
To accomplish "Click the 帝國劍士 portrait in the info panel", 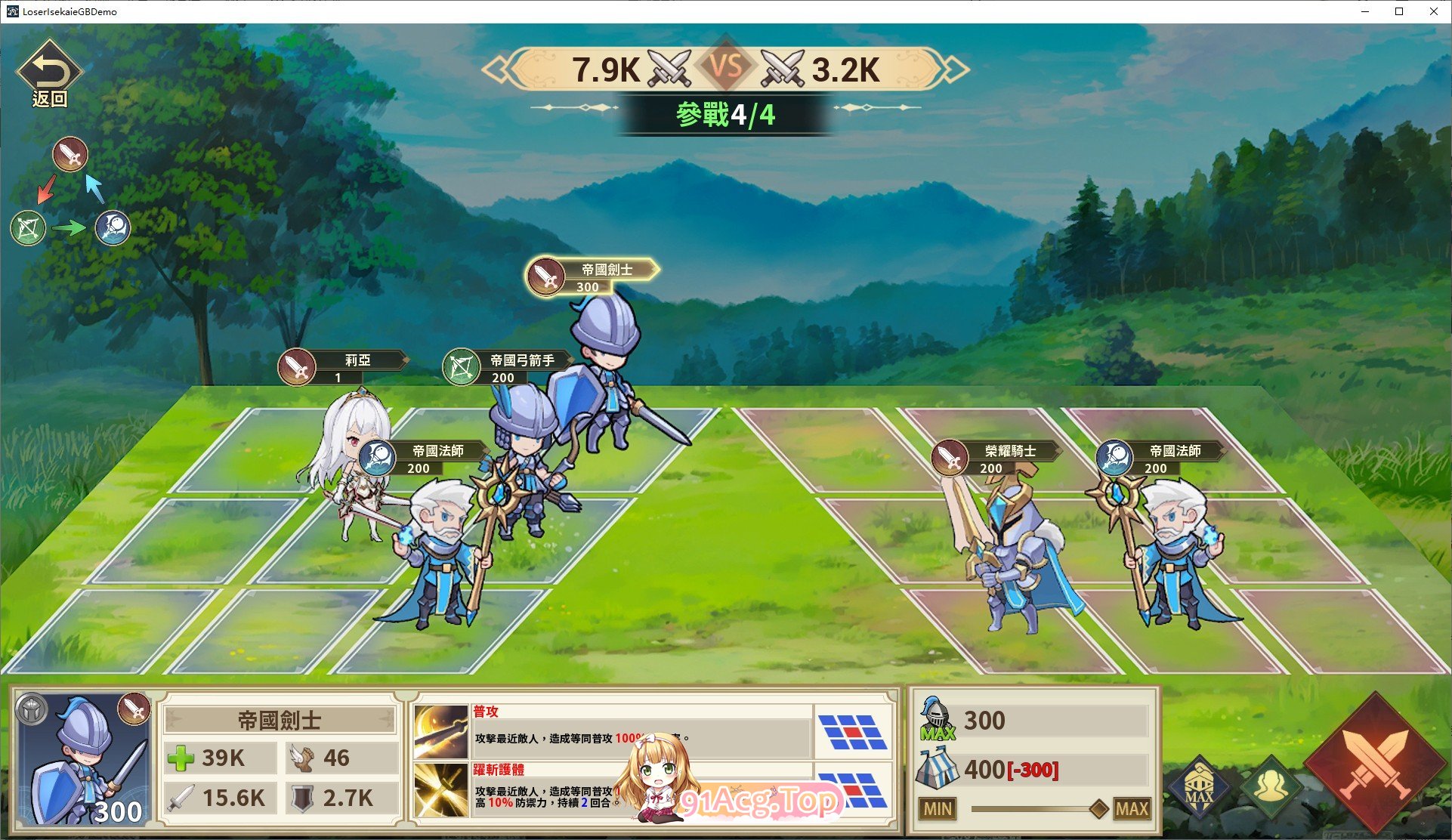I will pos(85,759).
